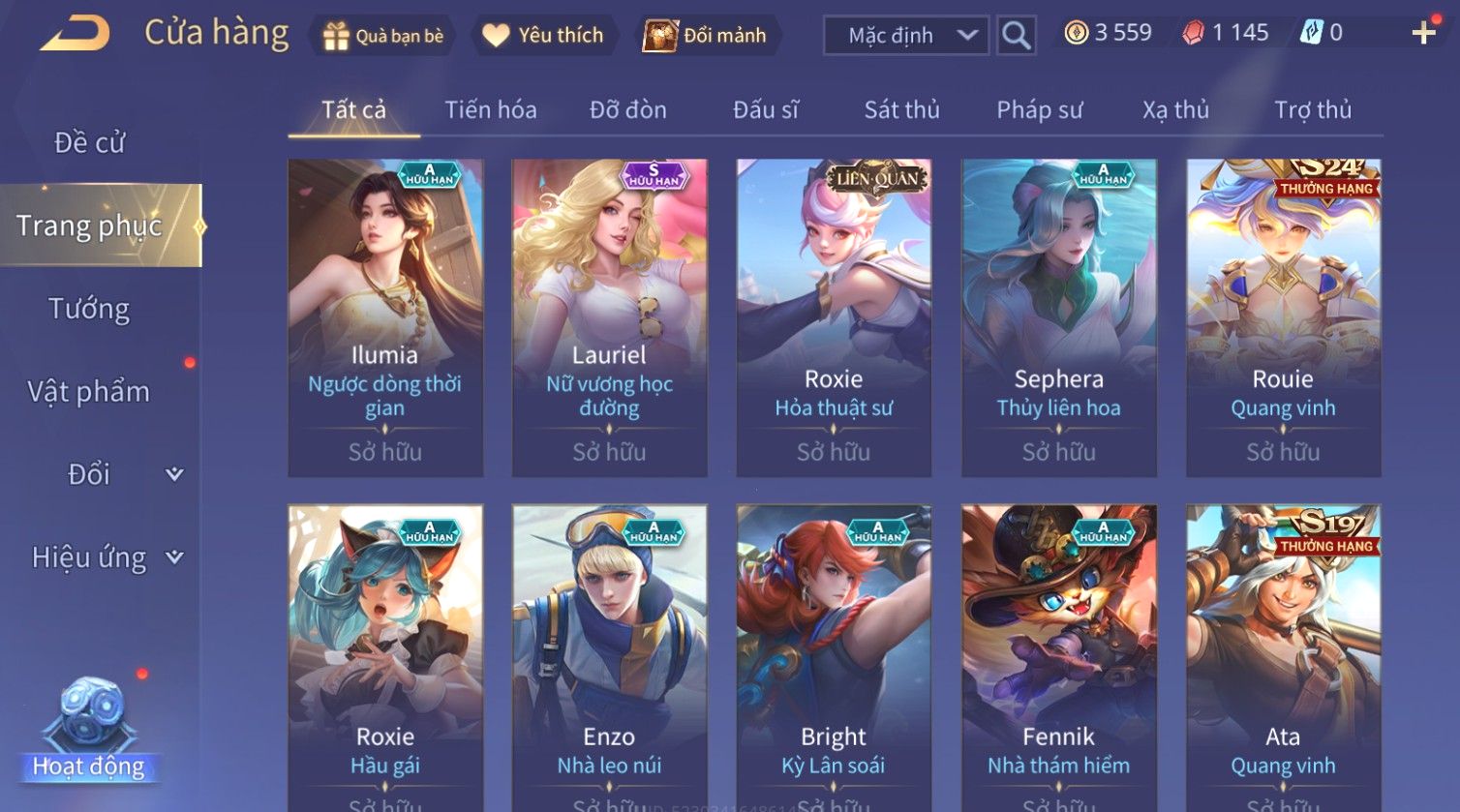Show the Pháp sư skins tab

[x=1039, y=110]
